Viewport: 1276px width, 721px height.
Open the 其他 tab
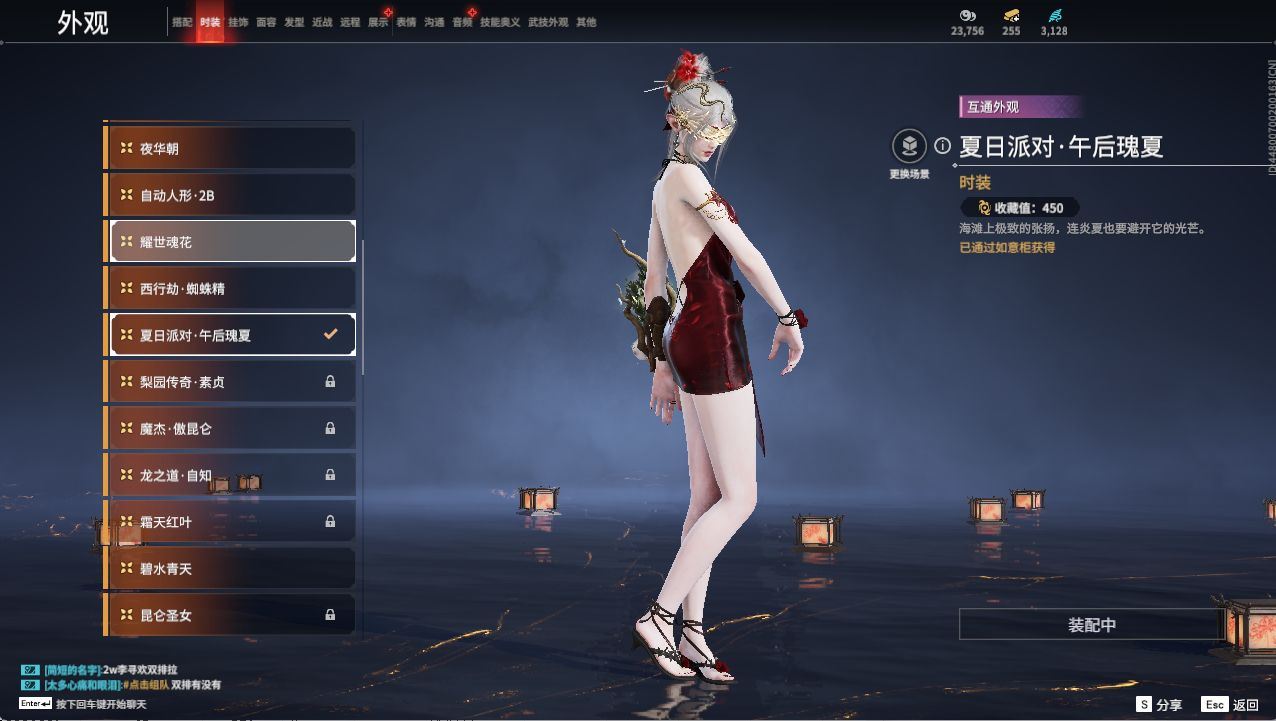tap(586, 22)
